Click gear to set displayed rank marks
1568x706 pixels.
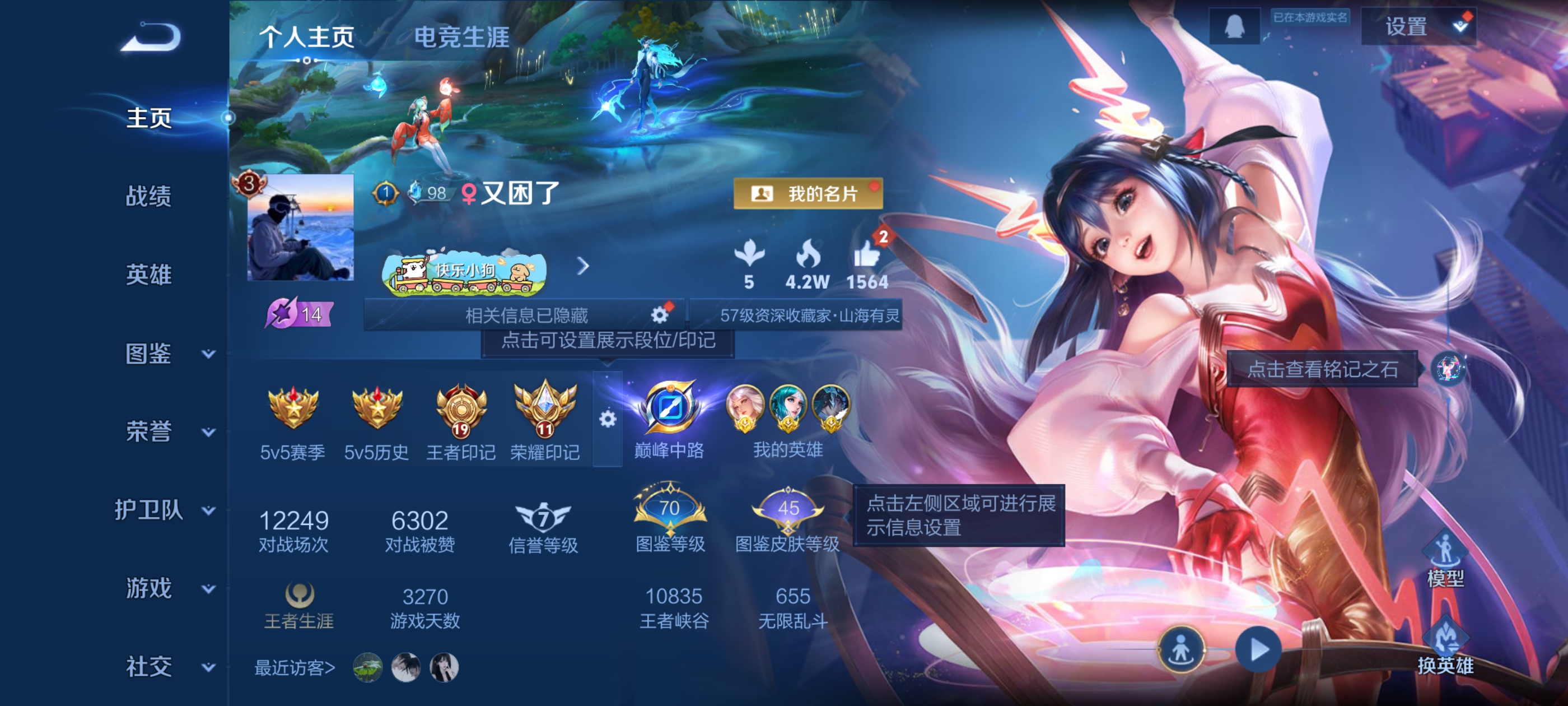(x=608, y=420)
